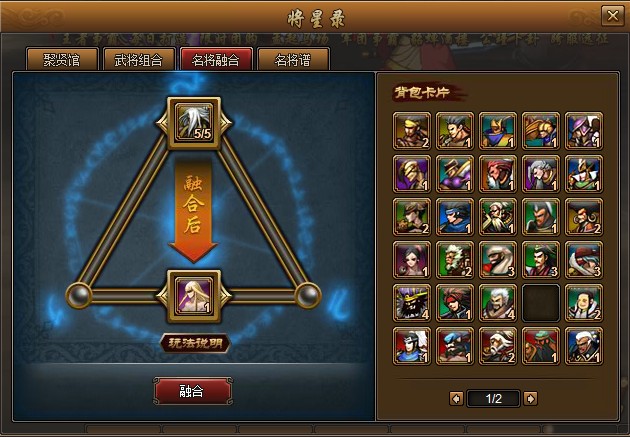Go to the next card page
This screenshot has height=437, width=630.
tap(530, 398)
